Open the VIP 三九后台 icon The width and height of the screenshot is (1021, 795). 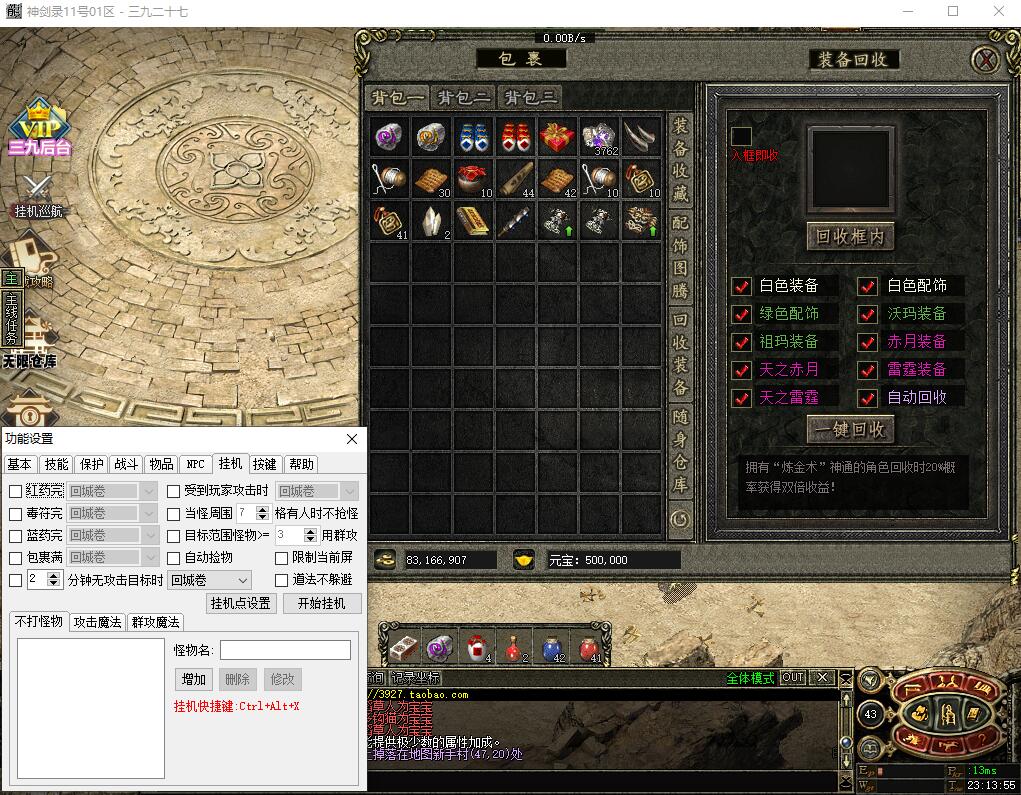(38, 129)
